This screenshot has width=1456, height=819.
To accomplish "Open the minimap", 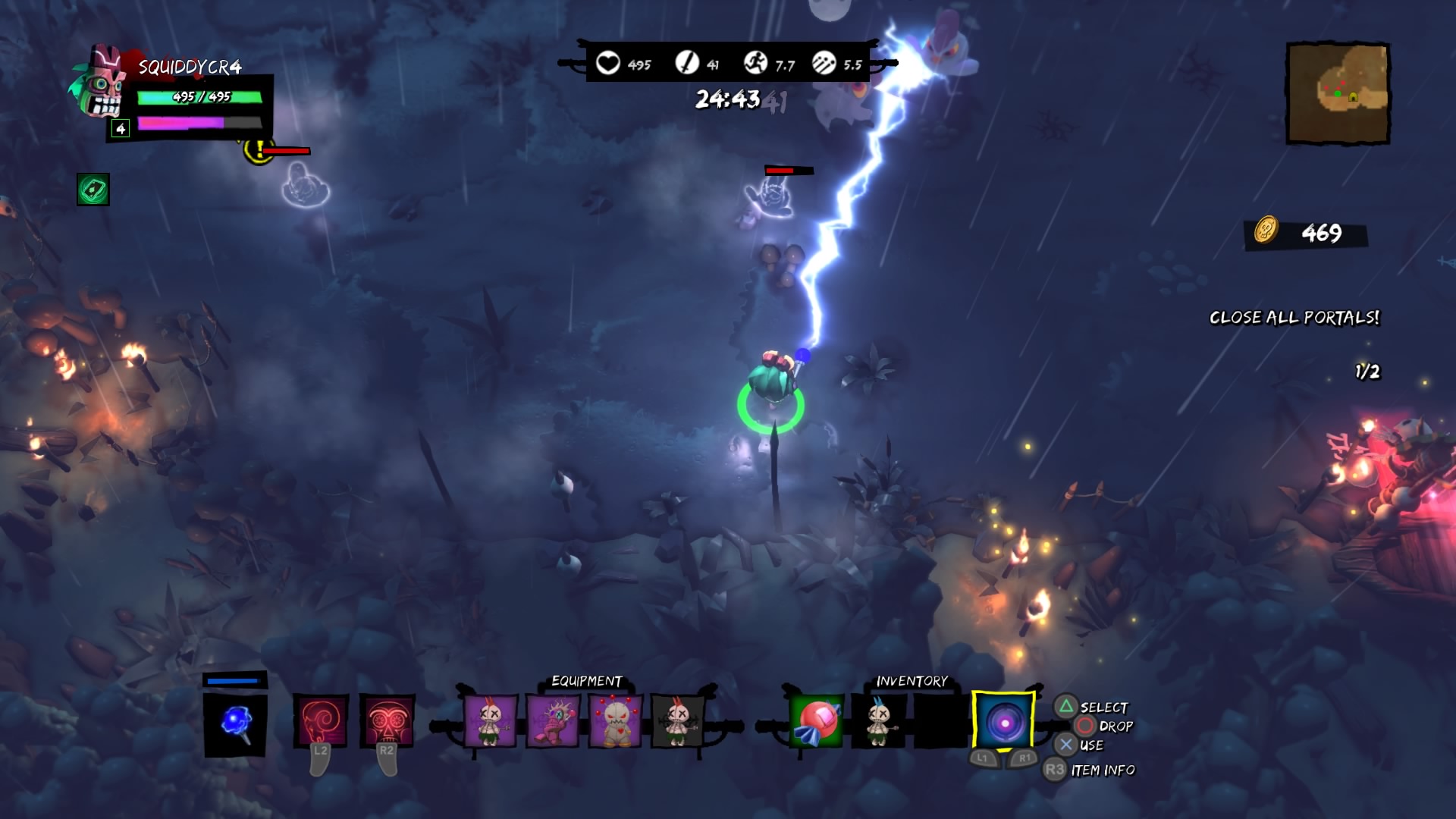I will (x=1338, y=93).
